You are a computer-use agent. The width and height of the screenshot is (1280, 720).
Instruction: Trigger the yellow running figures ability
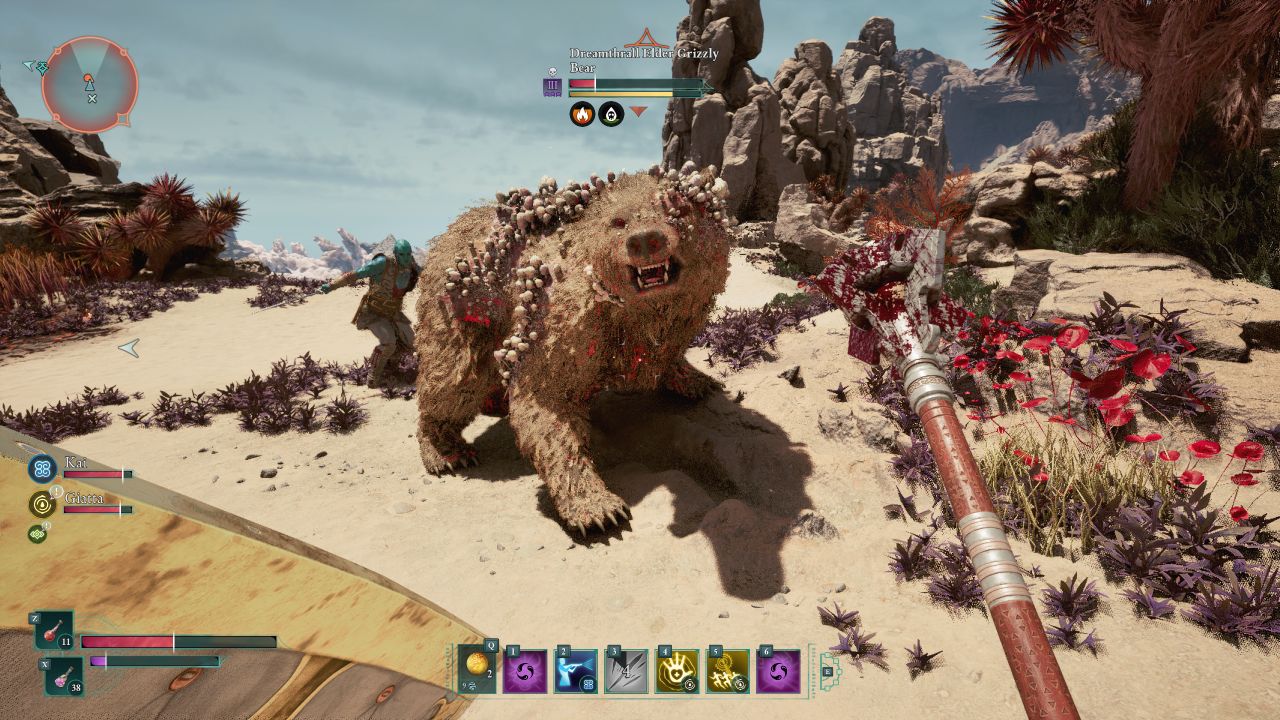[x=728, y=671]
